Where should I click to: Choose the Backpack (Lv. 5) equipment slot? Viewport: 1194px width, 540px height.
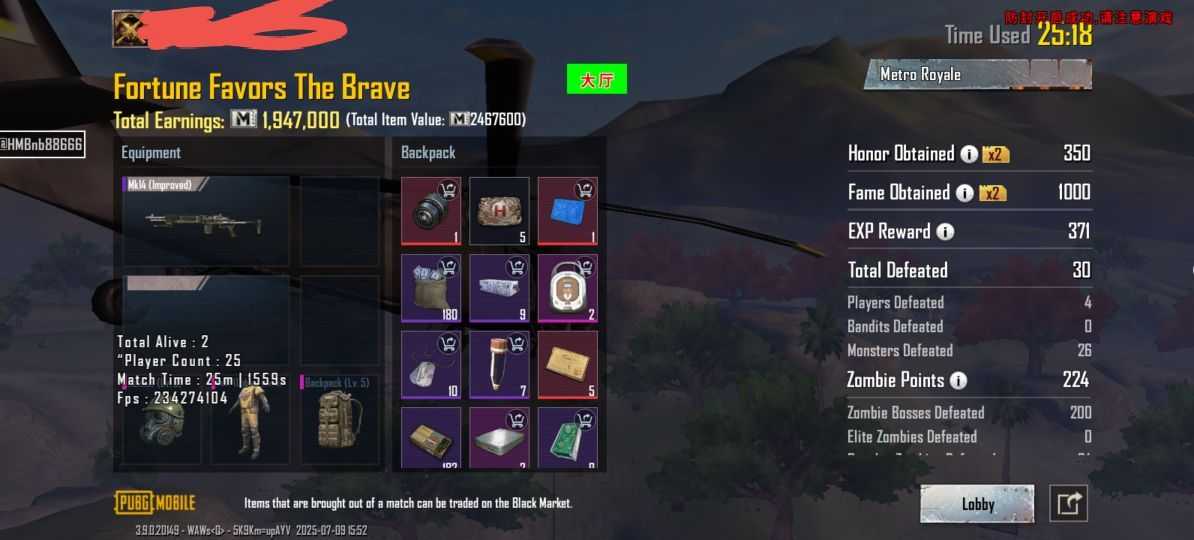[340, 420]
